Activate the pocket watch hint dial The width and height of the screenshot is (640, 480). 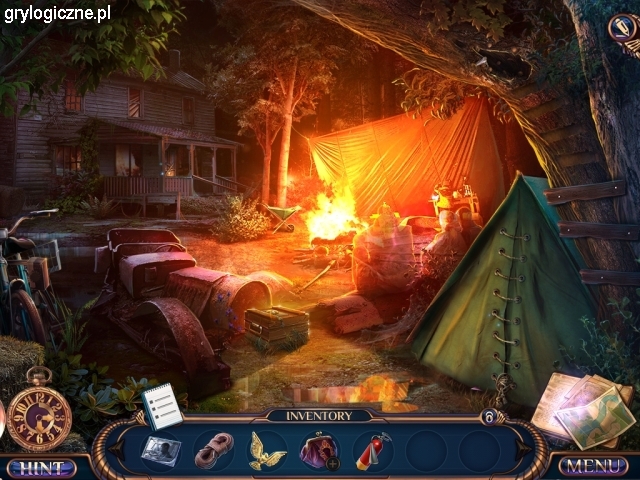click(x=39, y=415)
